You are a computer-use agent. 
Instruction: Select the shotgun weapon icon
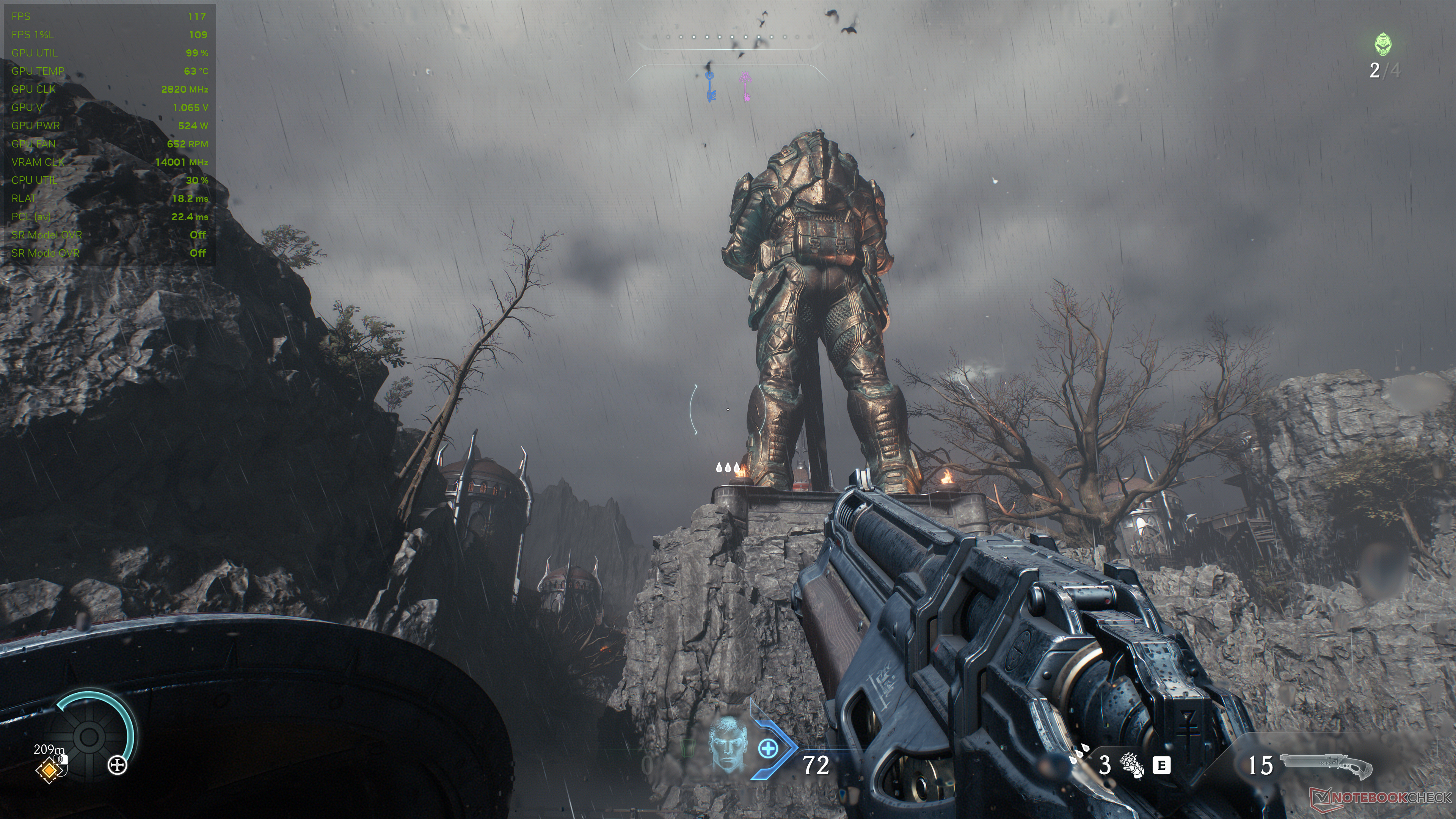click(1326, 766)
